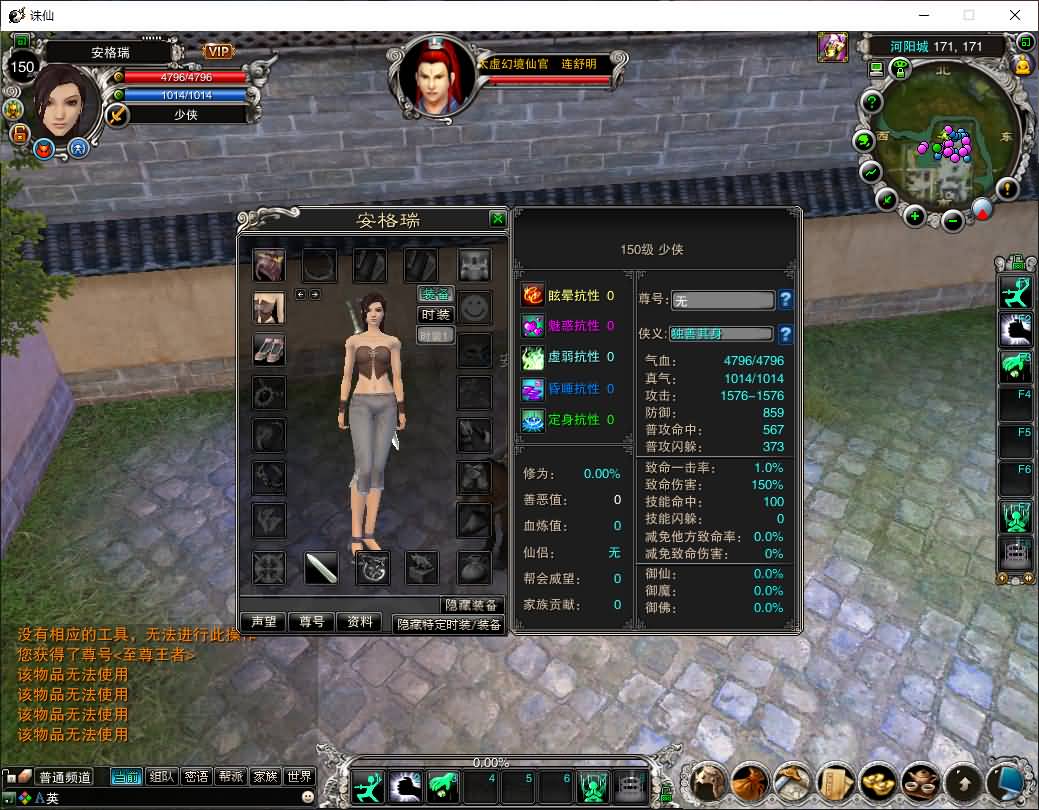The height and width of the screenshot is (810, 1039).
Task: Click the VIP badge
Action: pos(219,51)
